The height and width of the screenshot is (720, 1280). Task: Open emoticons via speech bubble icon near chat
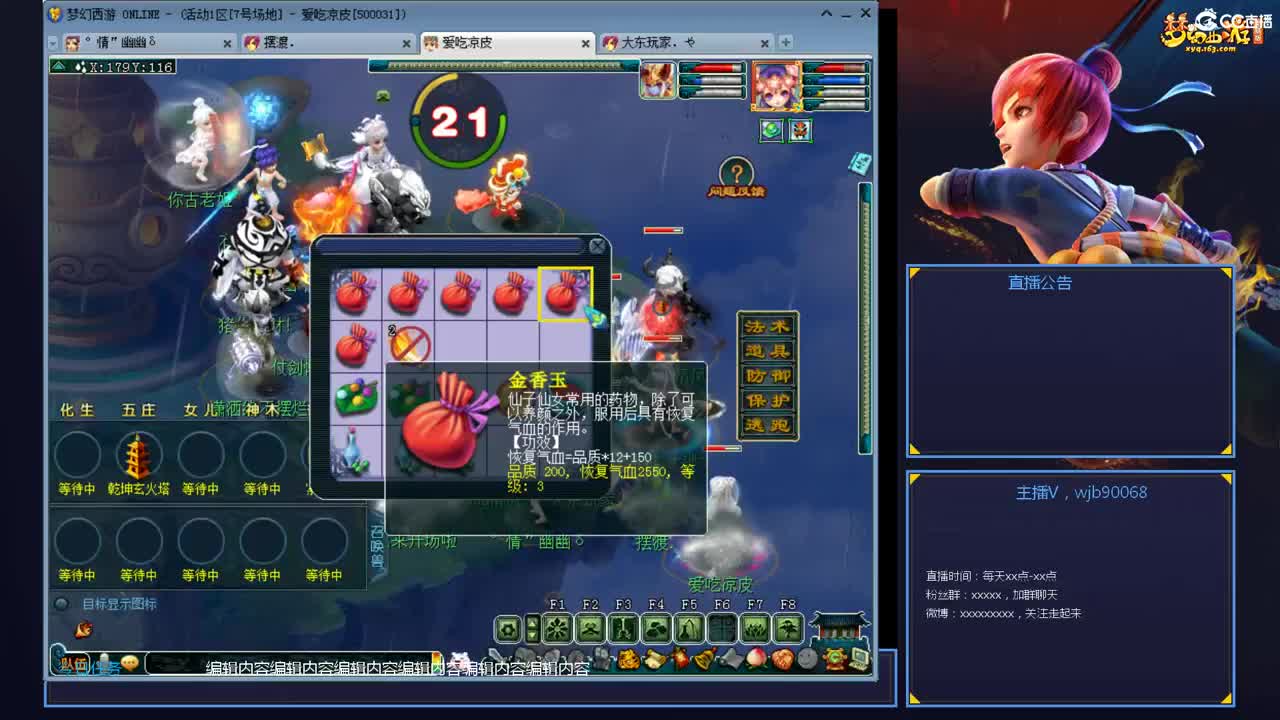[x=129, y=663]
